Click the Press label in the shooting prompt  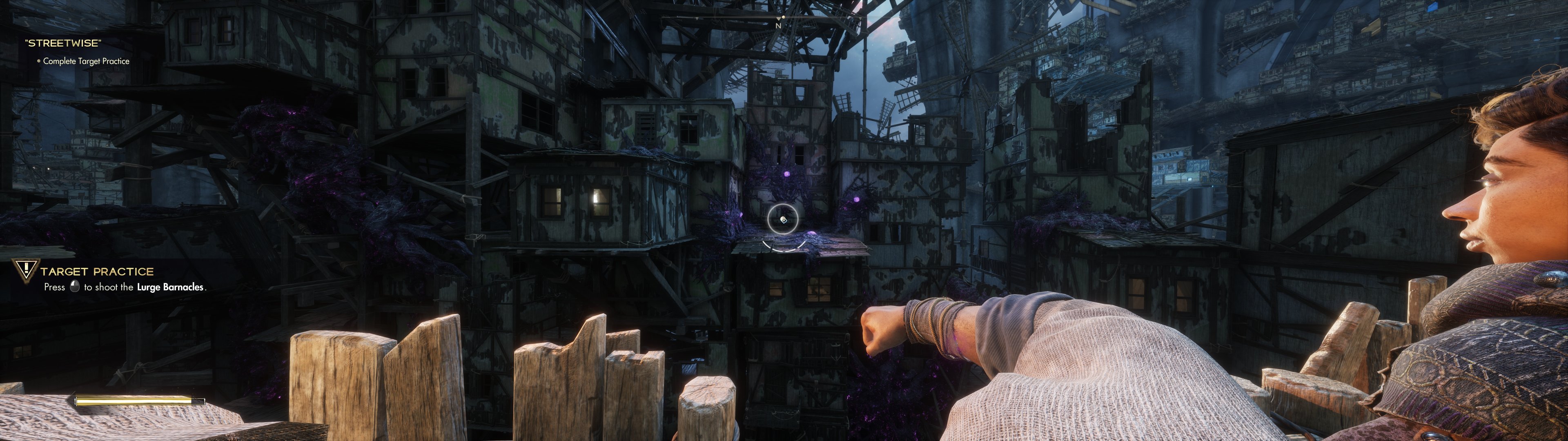coord(55,287)
